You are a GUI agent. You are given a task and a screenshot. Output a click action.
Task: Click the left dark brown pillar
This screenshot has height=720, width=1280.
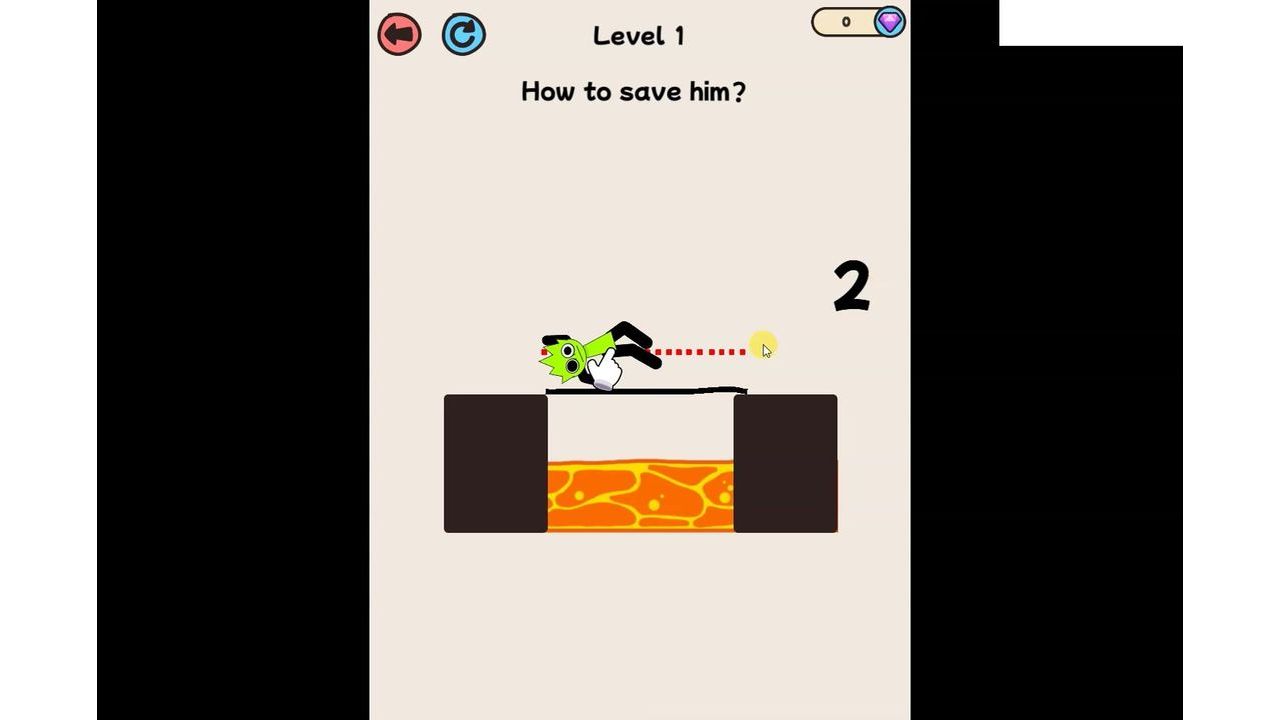click(x=494, y=463)
